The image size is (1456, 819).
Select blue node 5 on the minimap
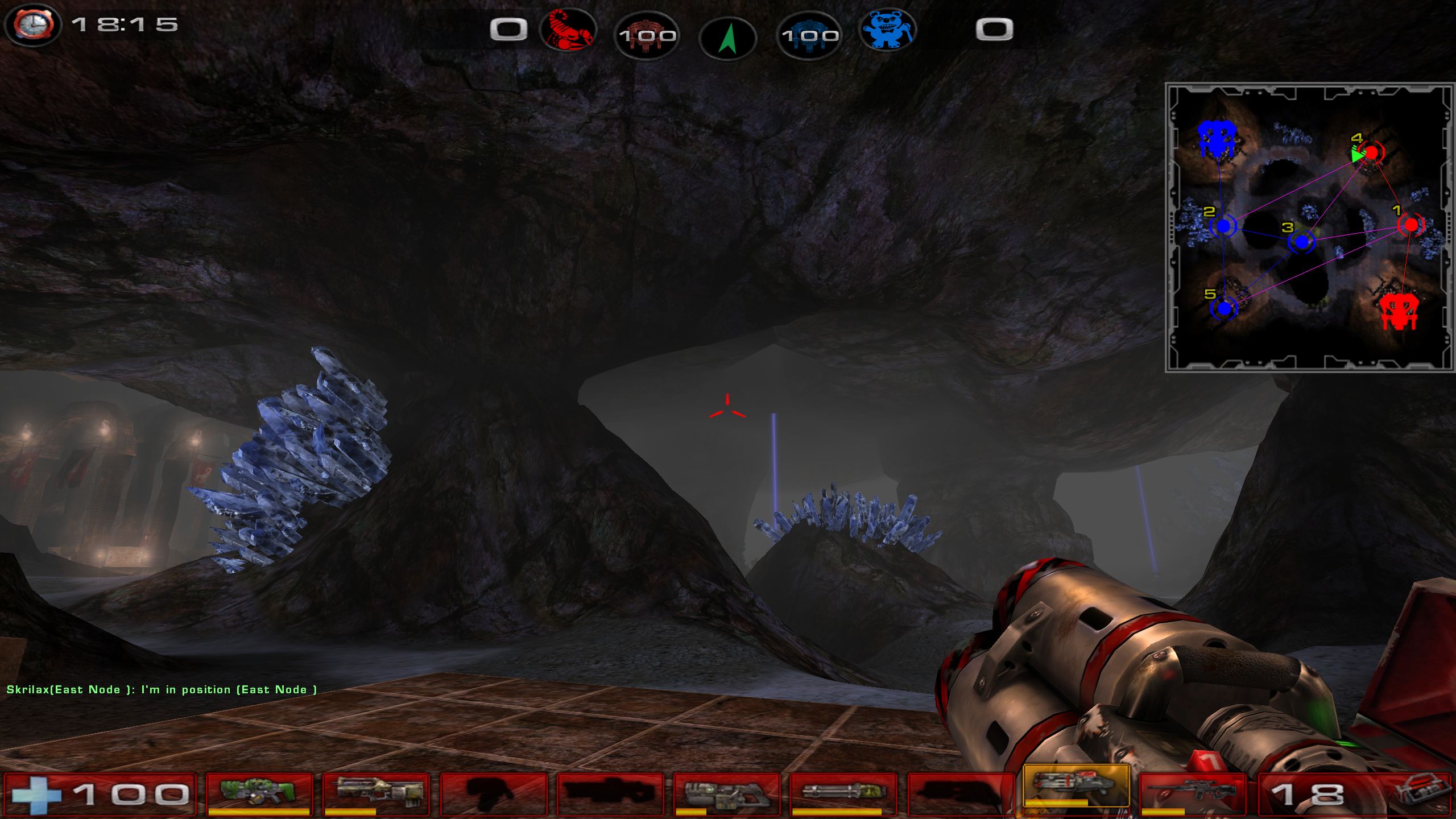(1224, 309)
